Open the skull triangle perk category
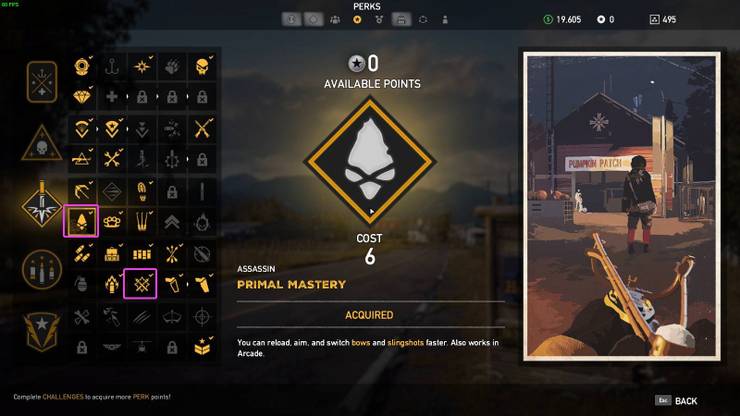The height and width of the screenshot is (416, 740). coord(44,146)
